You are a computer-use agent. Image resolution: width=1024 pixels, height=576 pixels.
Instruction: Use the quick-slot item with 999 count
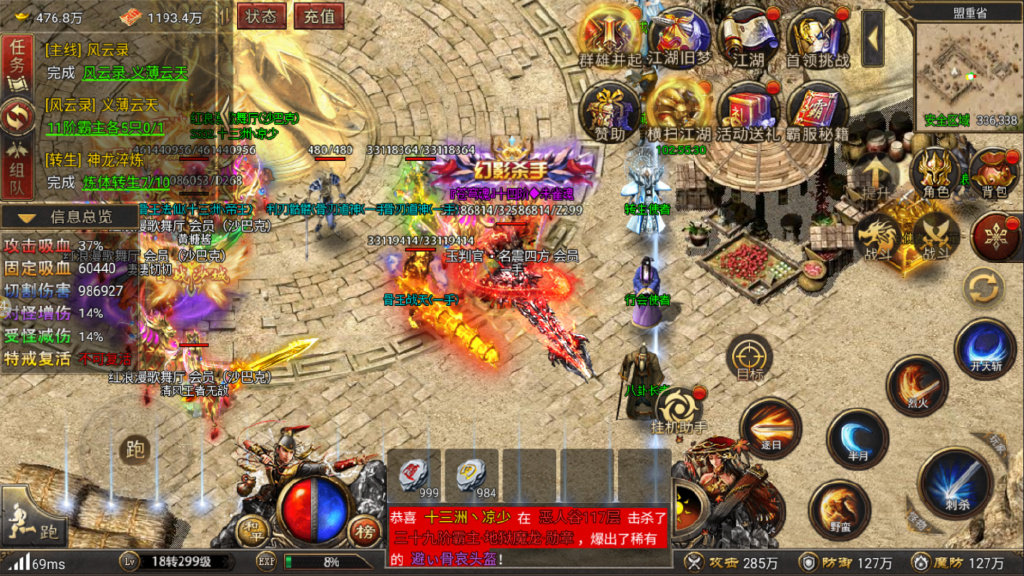click(414, 476)
